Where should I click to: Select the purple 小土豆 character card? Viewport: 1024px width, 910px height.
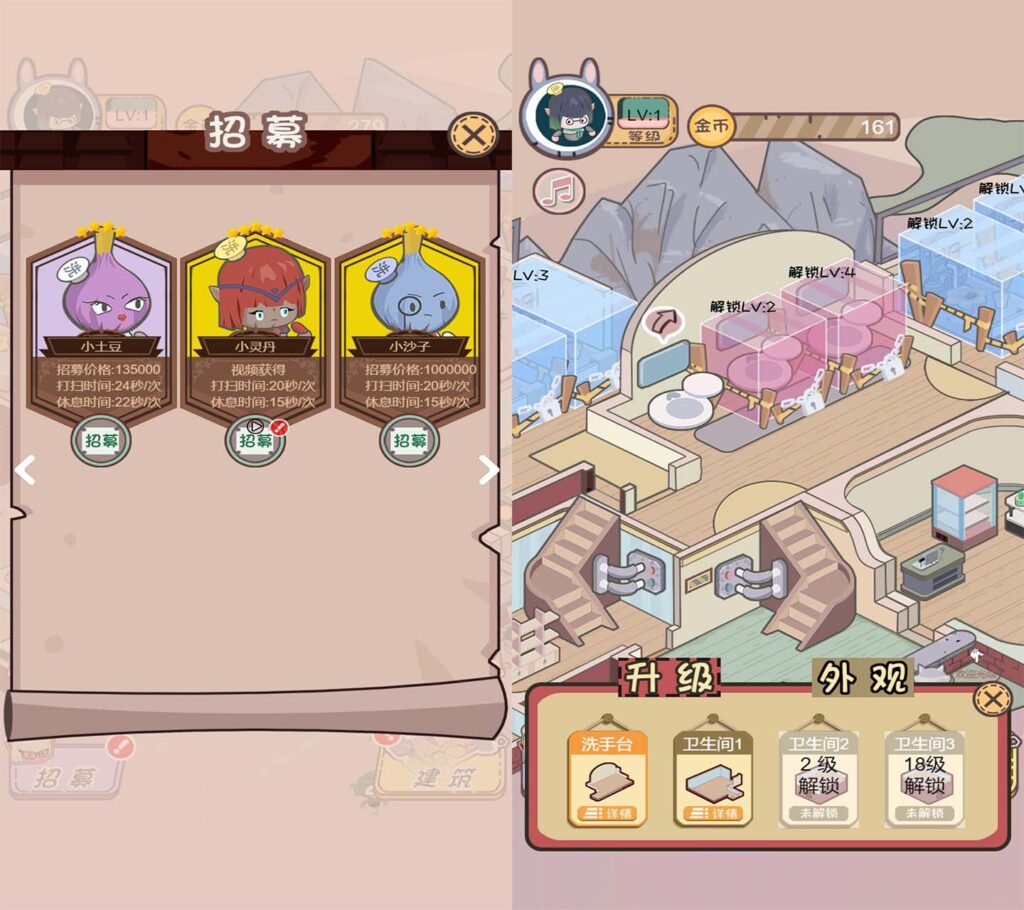tap(101, 320)
